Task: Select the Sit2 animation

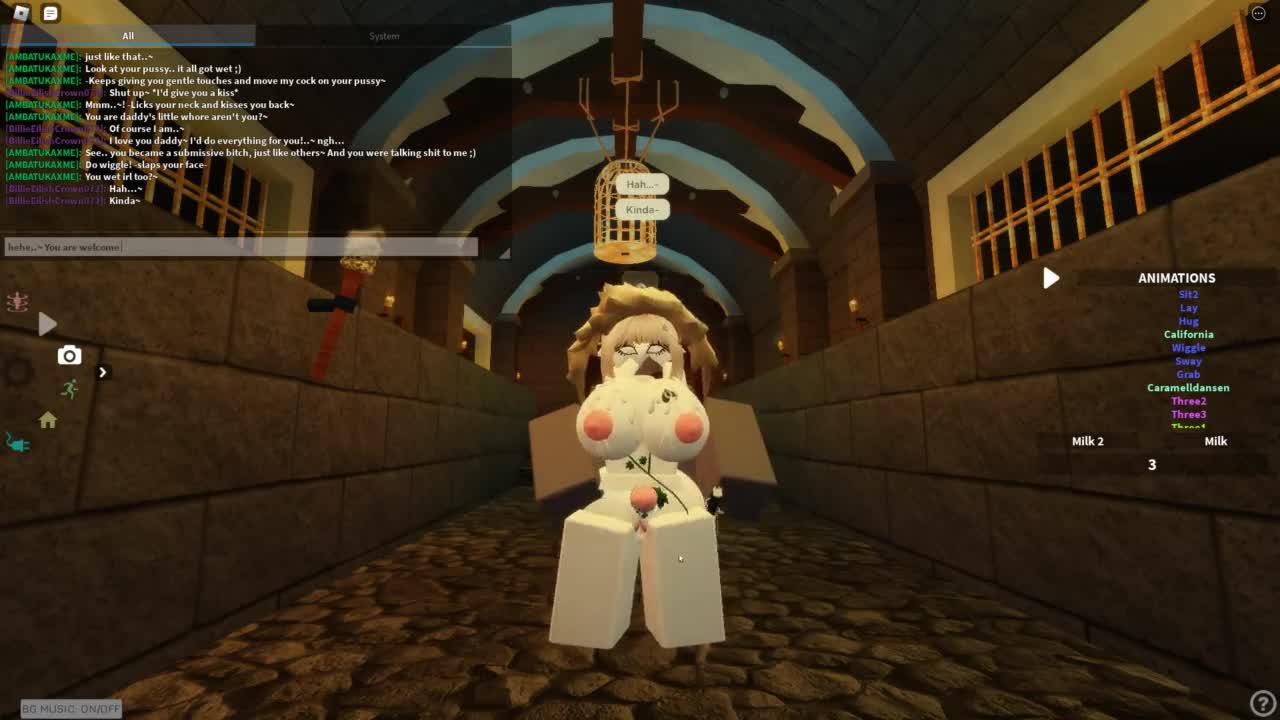Action: 1188,295
